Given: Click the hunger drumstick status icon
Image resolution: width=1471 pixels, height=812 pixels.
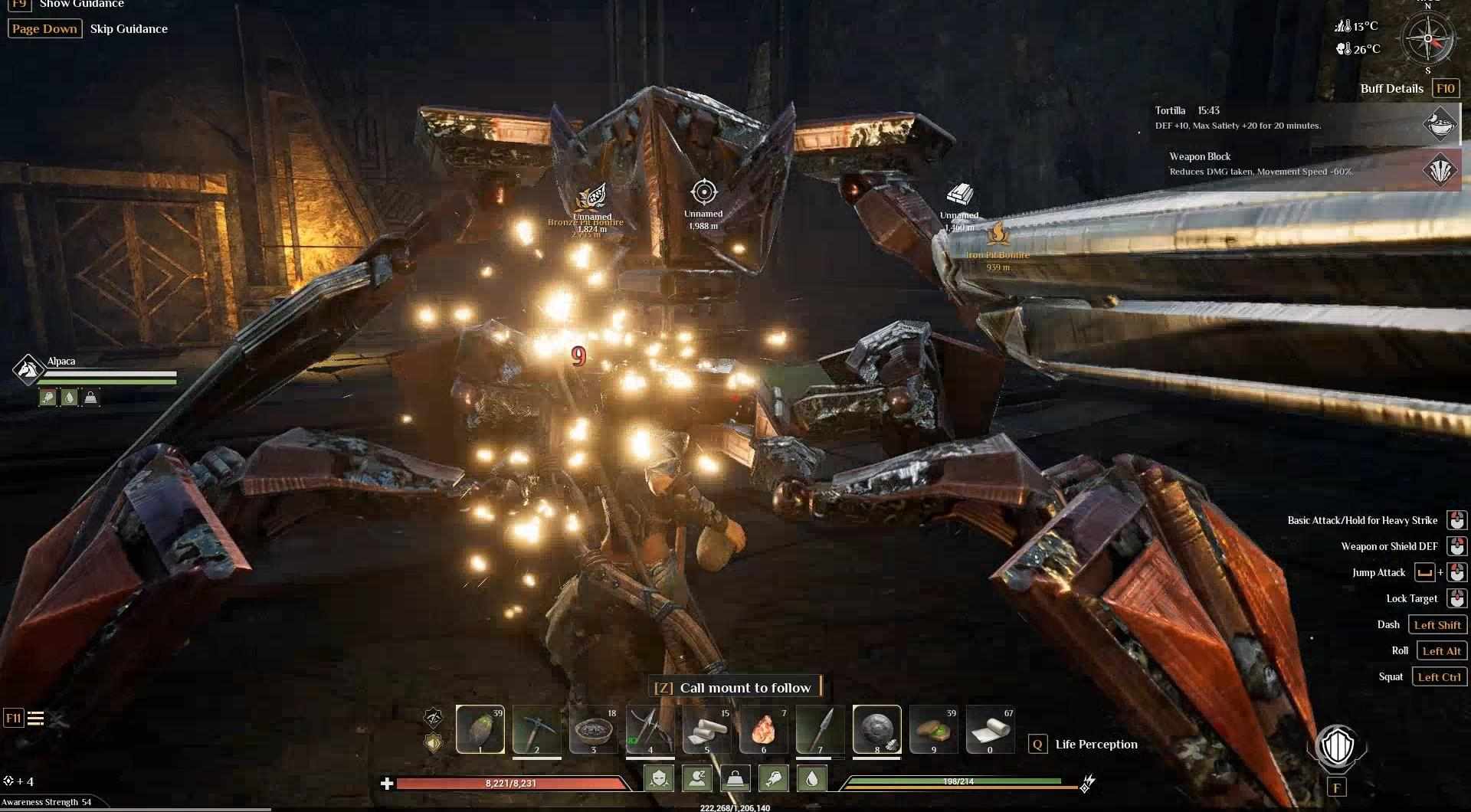Looking at the screenshot, I should [x=774, y=779].
